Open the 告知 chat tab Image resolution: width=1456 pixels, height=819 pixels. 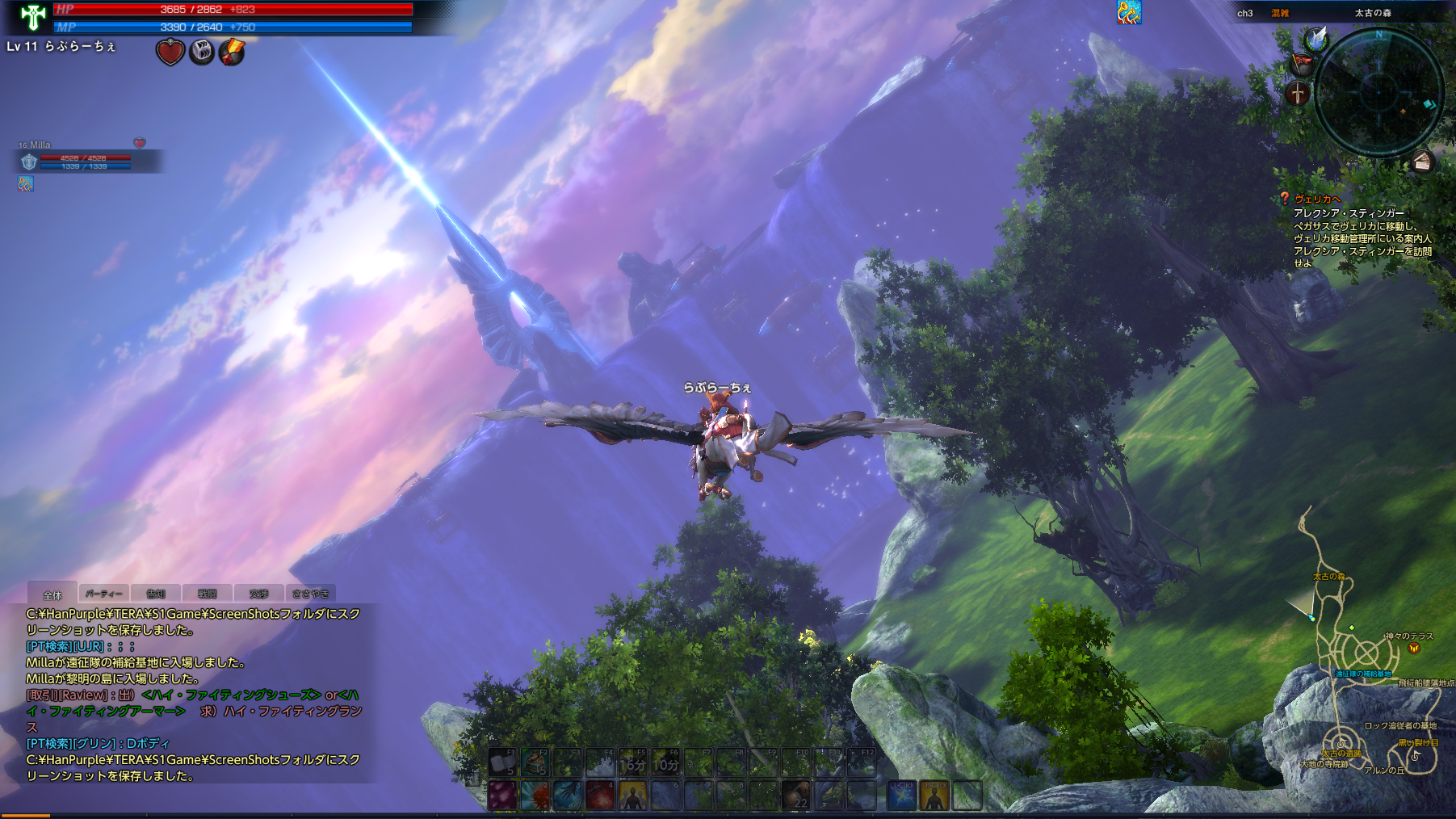point(156,594)
